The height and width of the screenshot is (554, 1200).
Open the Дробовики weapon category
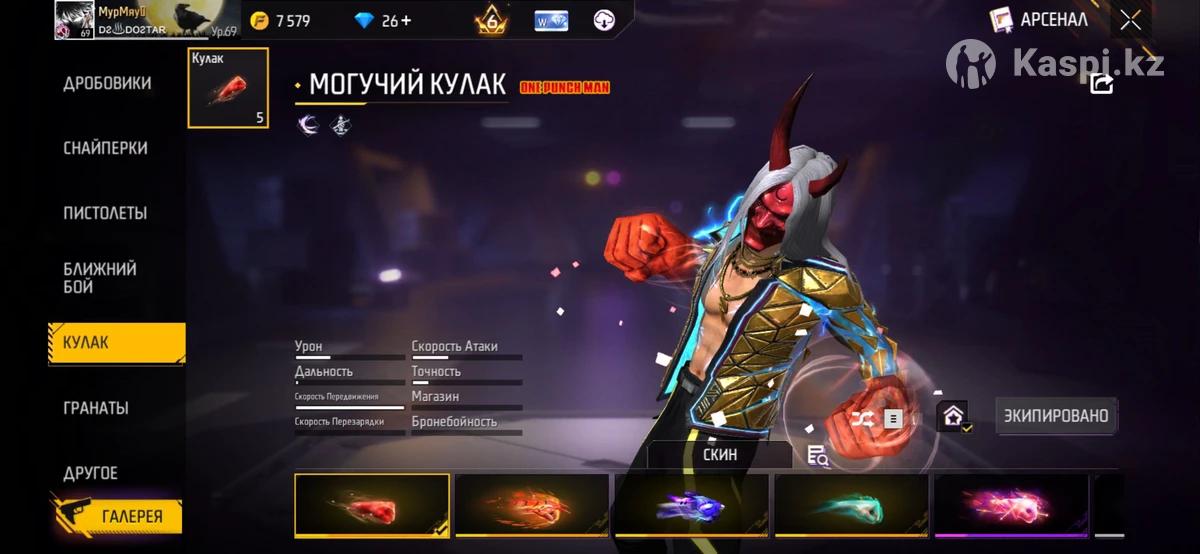(107, 83)
